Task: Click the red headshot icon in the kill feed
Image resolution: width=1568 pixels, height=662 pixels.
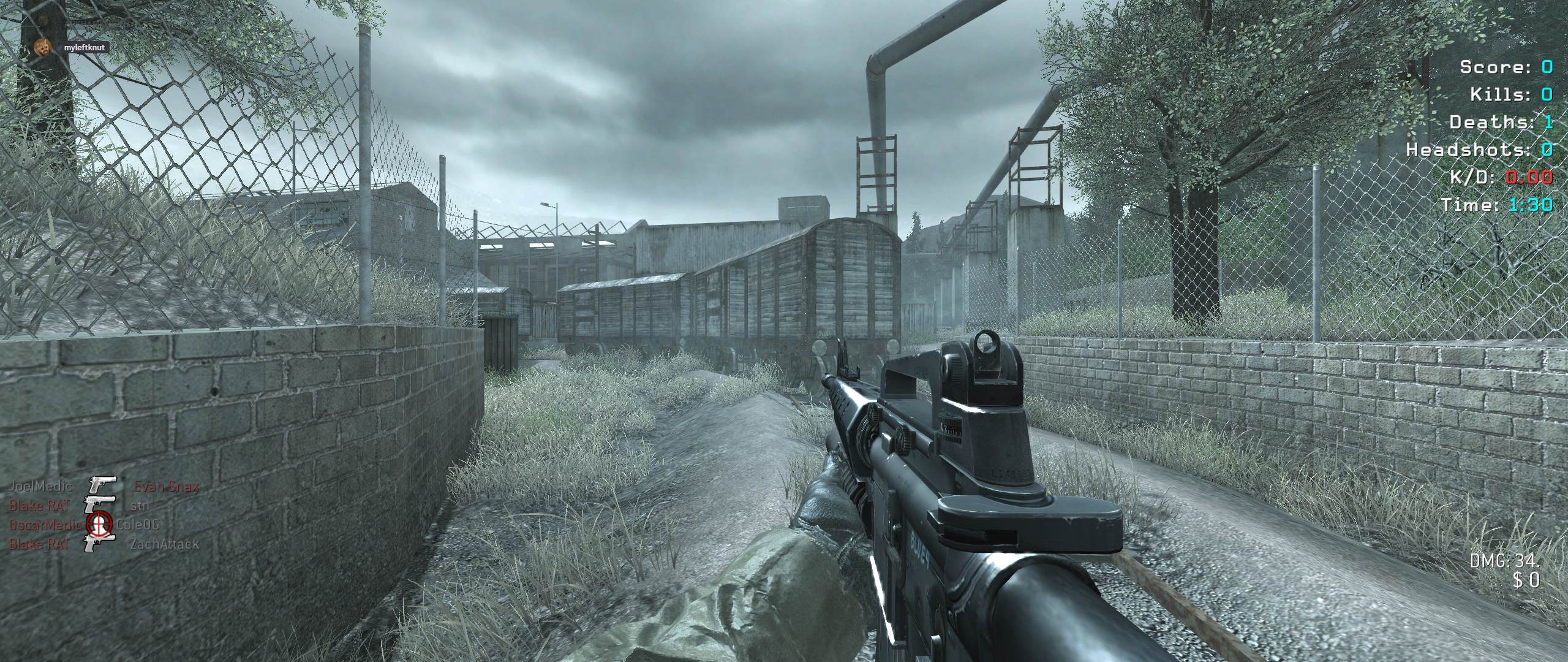Action: (x=99, y=523)
